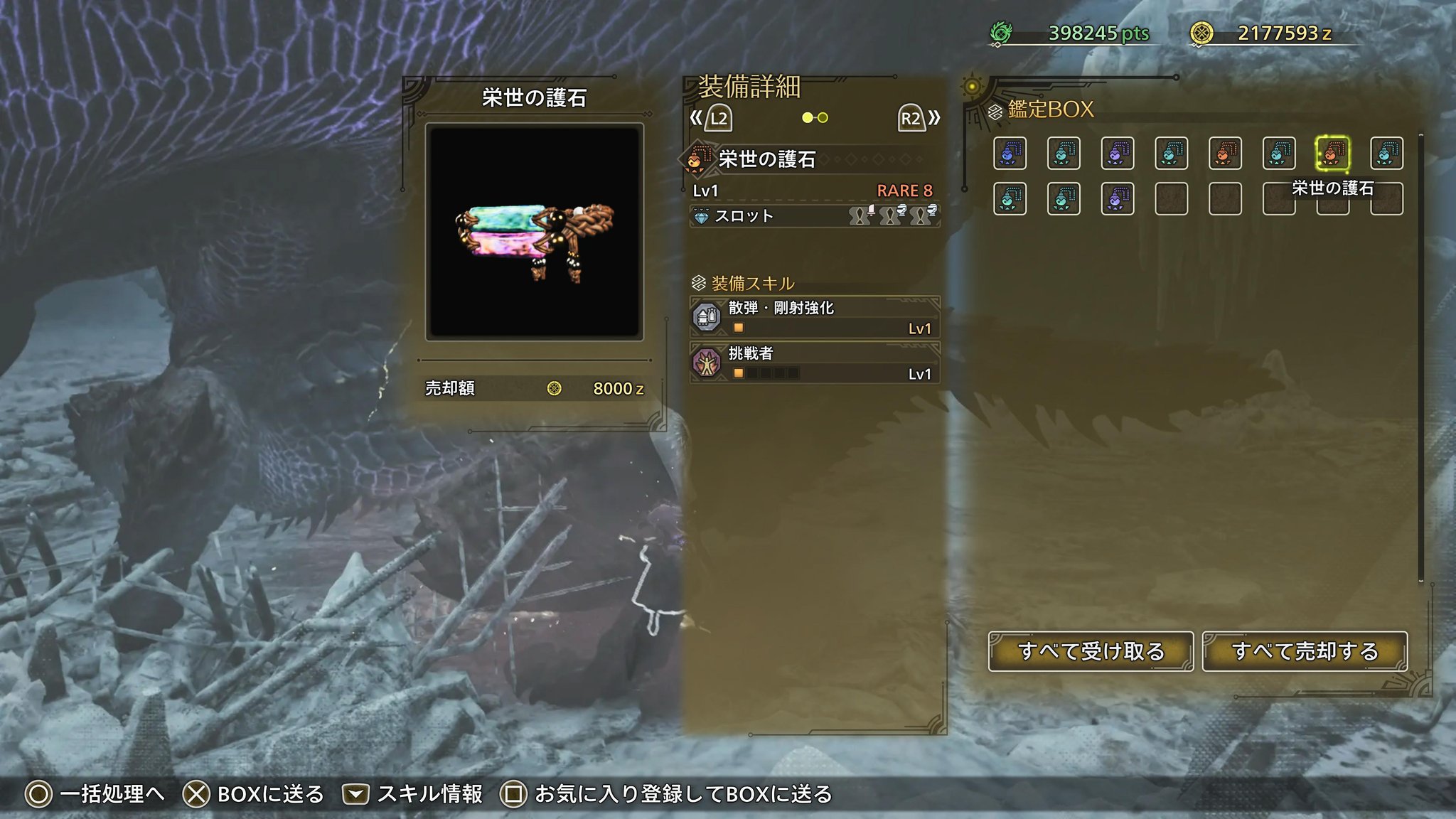
Task: Click the 栄世の護石 talisman preview image
Action: [x=534, y=232]
